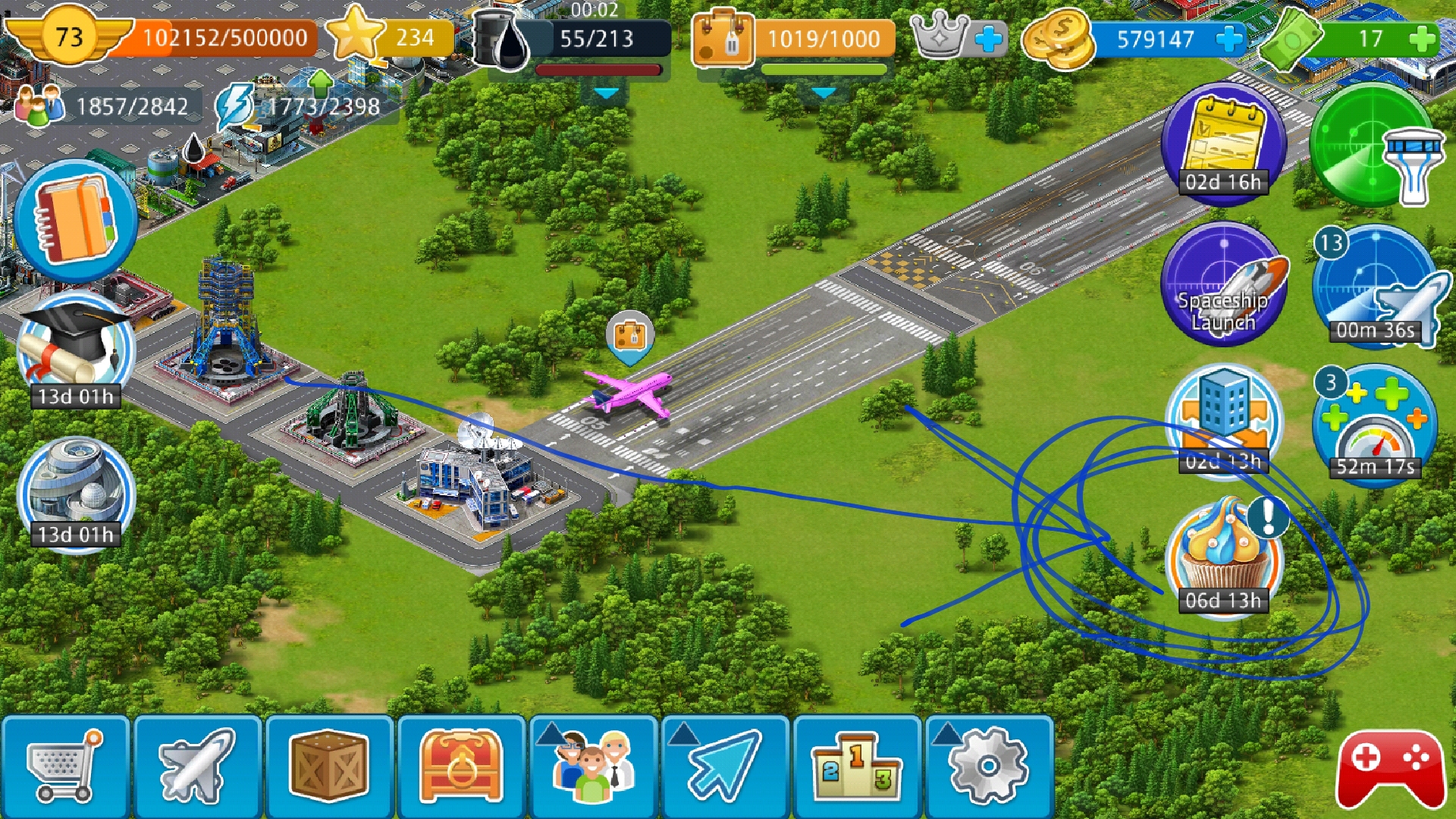Image resolution: width=1456 pixels, height=819 pixels.
Task: Open the wooden crate warehouse
Action: pyautogui.click(x=329, y=767)
